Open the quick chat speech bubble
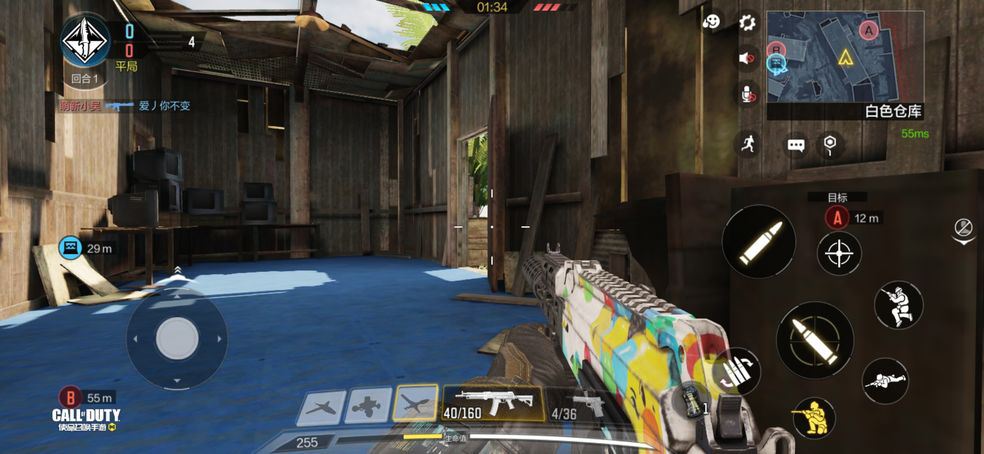Screen dimensions: 984x454 click(796, 145)
